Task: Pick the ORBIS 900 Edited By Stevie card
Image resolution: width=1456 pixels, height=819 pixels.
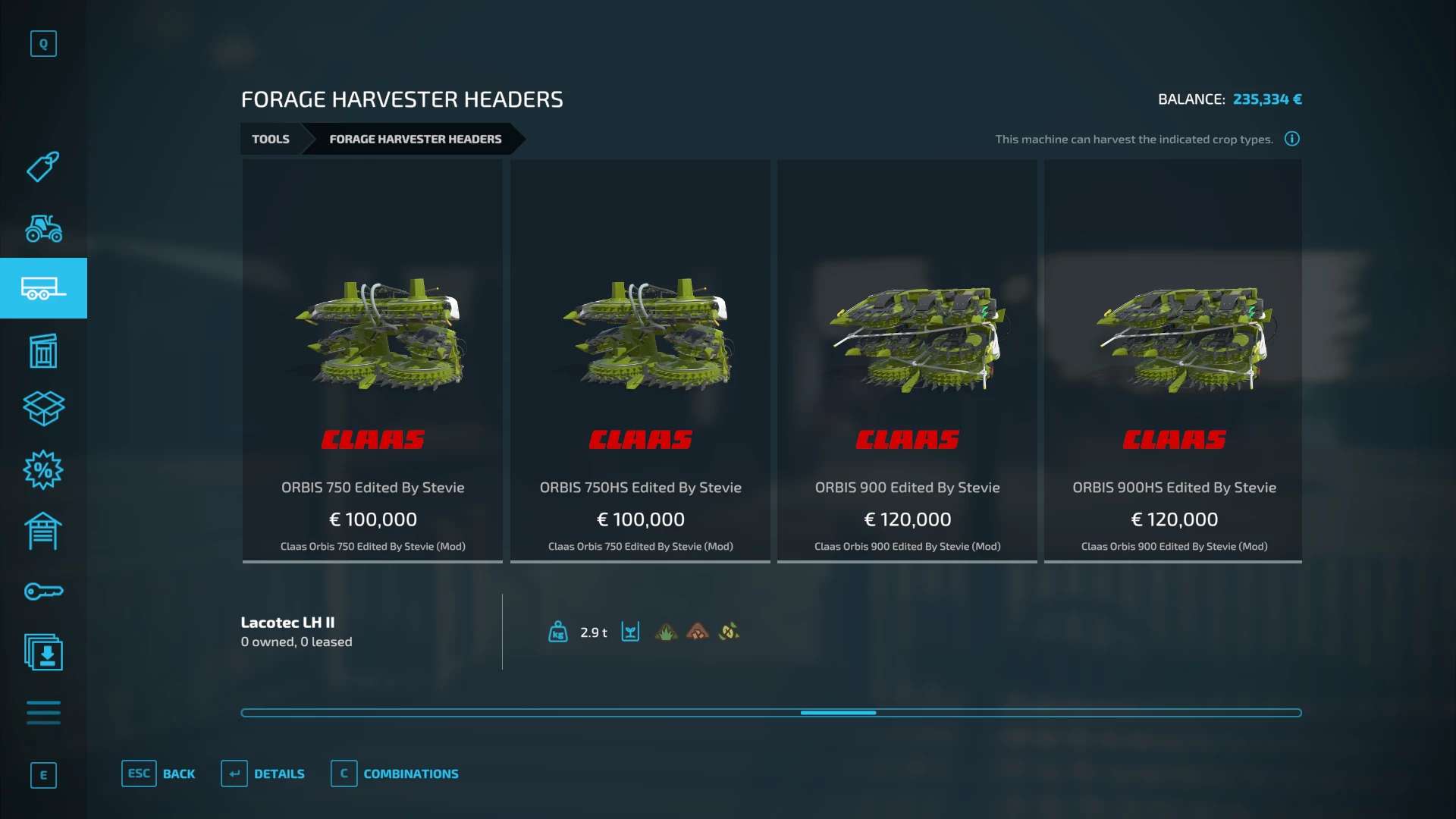Action: click(907, 360)
